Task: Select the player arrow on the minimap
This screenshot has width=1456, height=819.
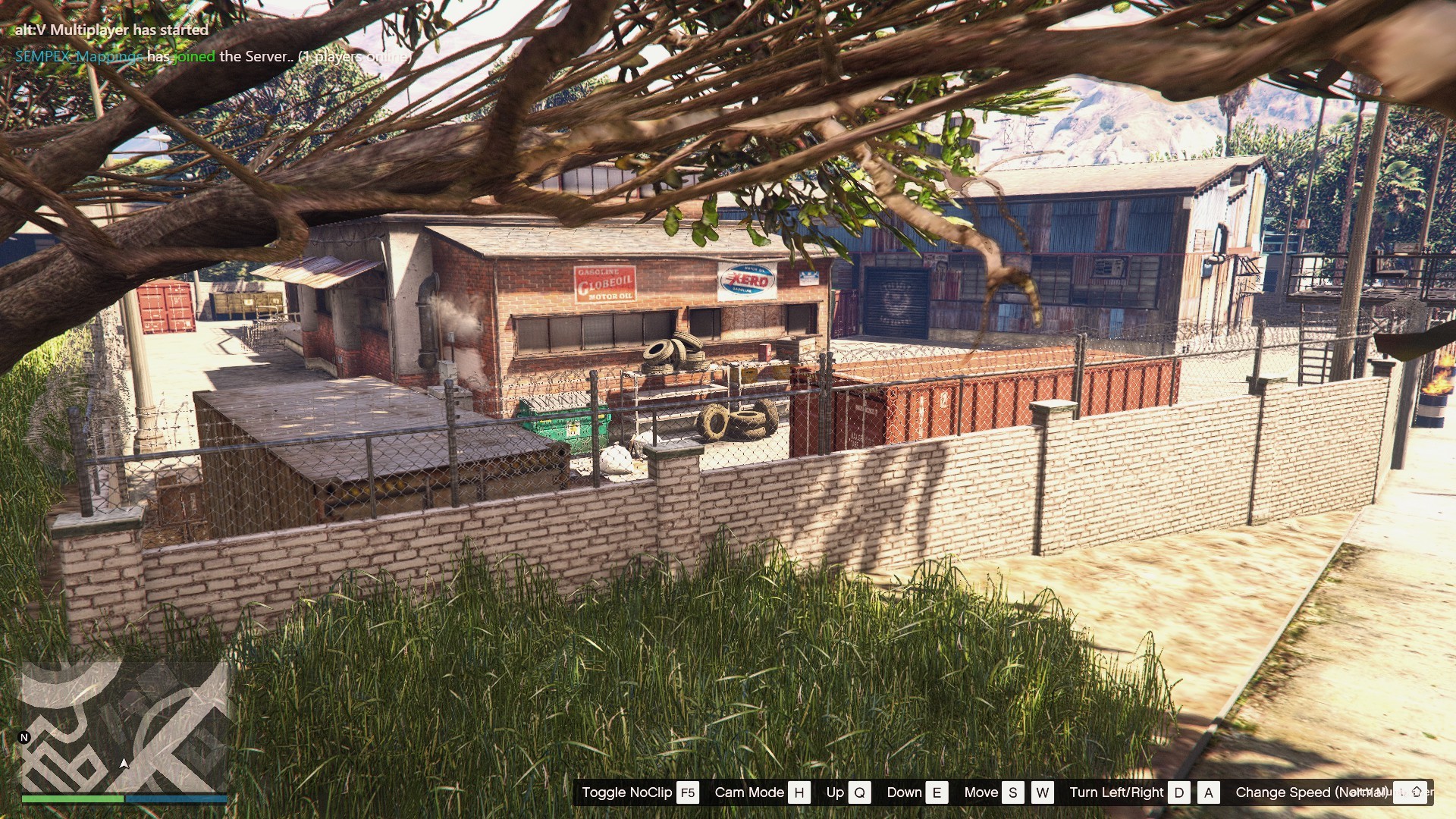Action: click(124, 763)
